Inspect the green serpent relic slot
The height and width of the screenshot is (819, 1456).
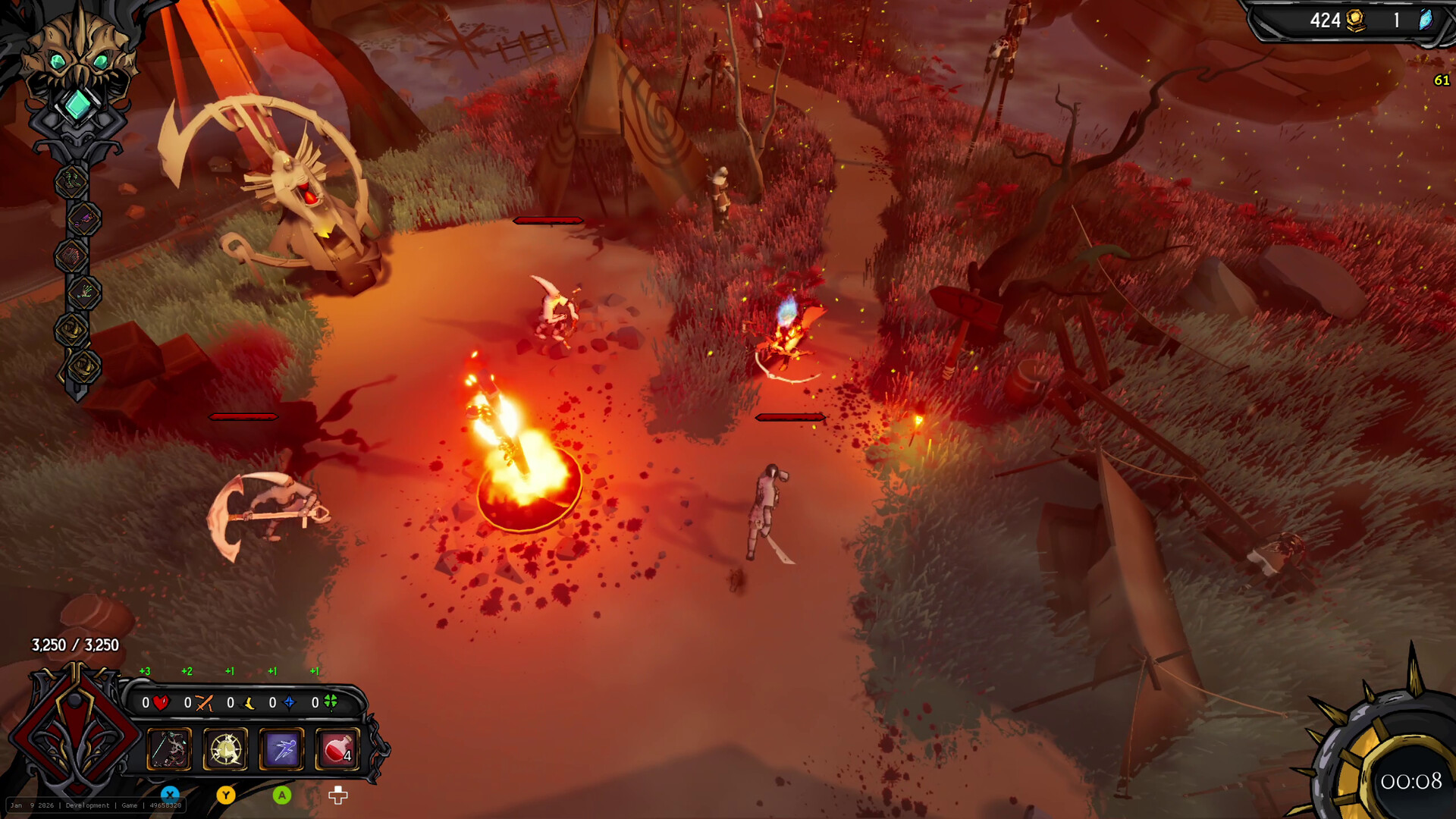click(72, 182)
